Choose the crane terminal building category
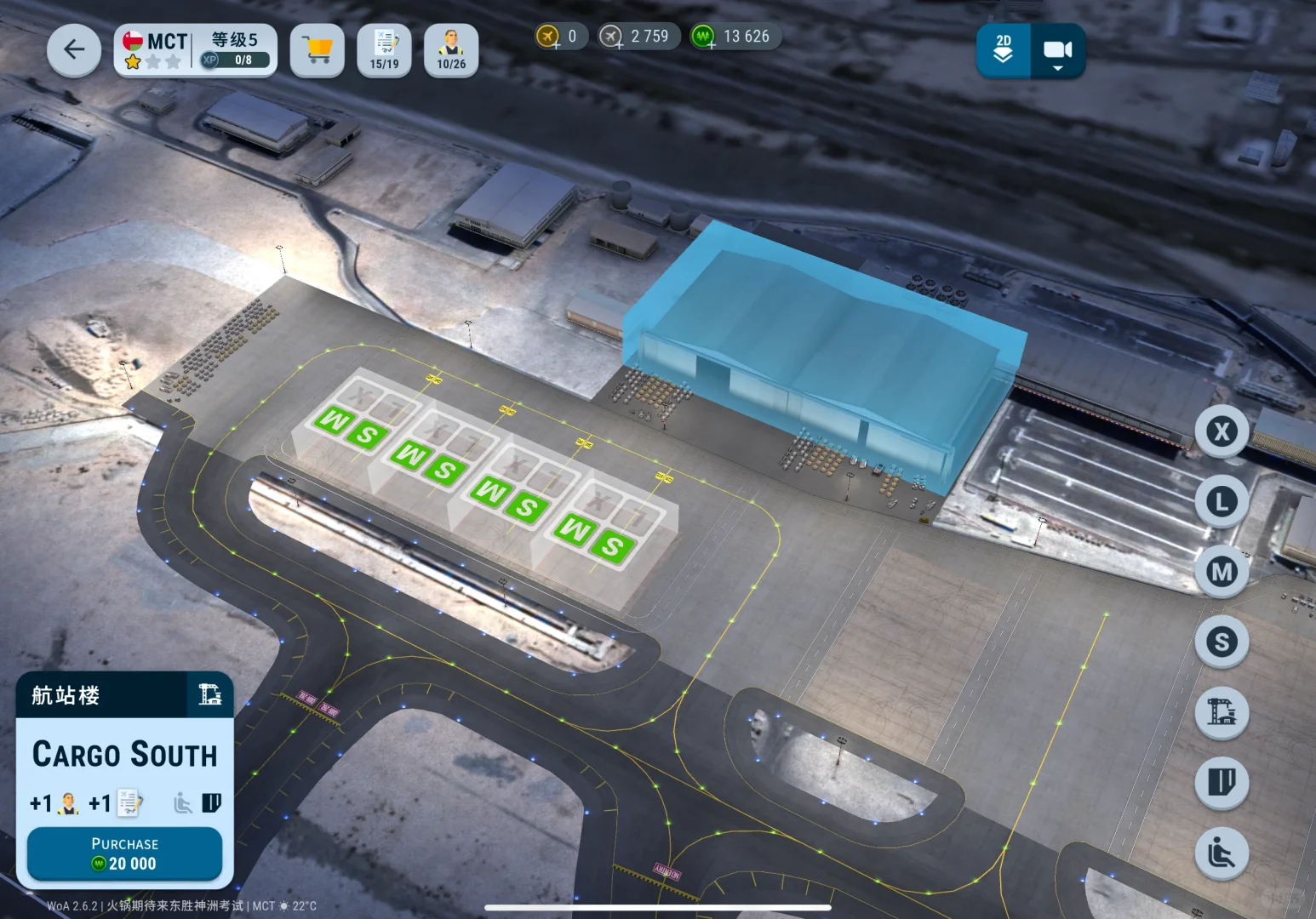1316x919 pixels. pyautogui.click(x=1222, y=711)
